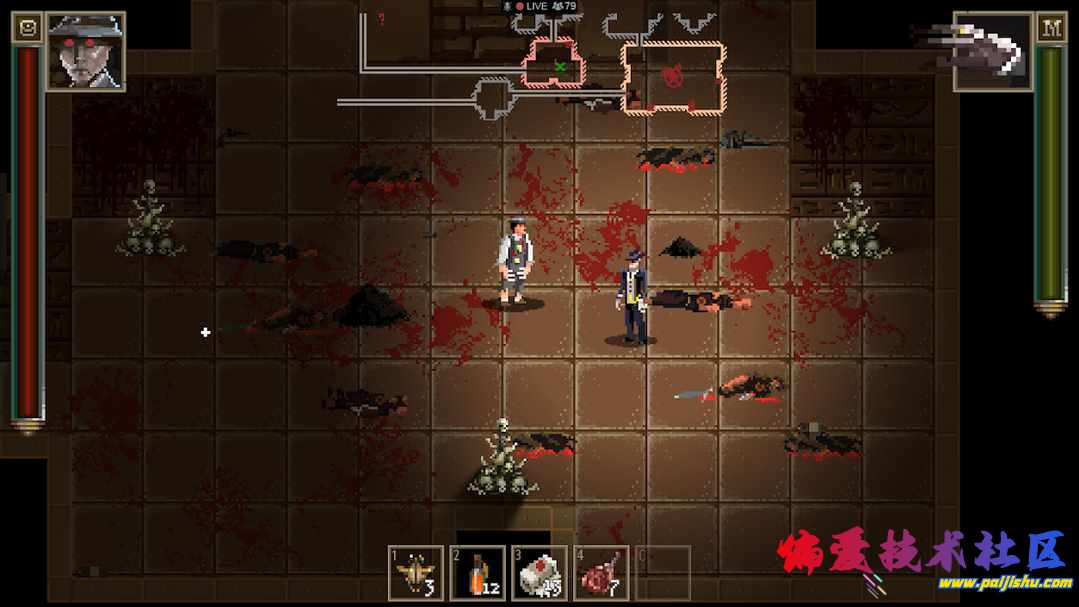Visit the paijishu.com watermark link
The width and height of the screenshot is (1079, 607).
[x=963, y=583]
